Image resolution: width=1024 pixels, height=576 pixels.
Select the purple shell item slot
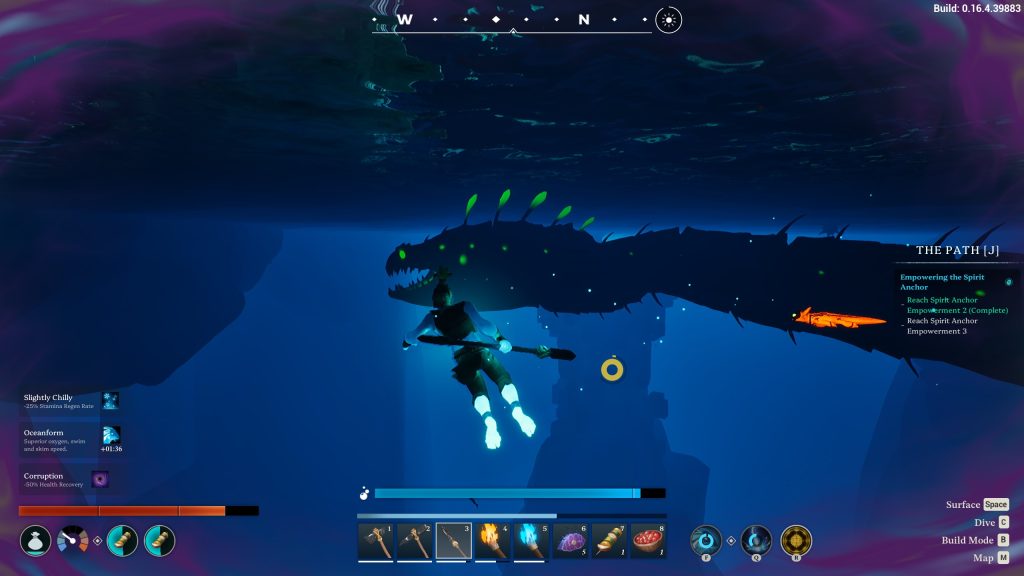pos(571,541)
